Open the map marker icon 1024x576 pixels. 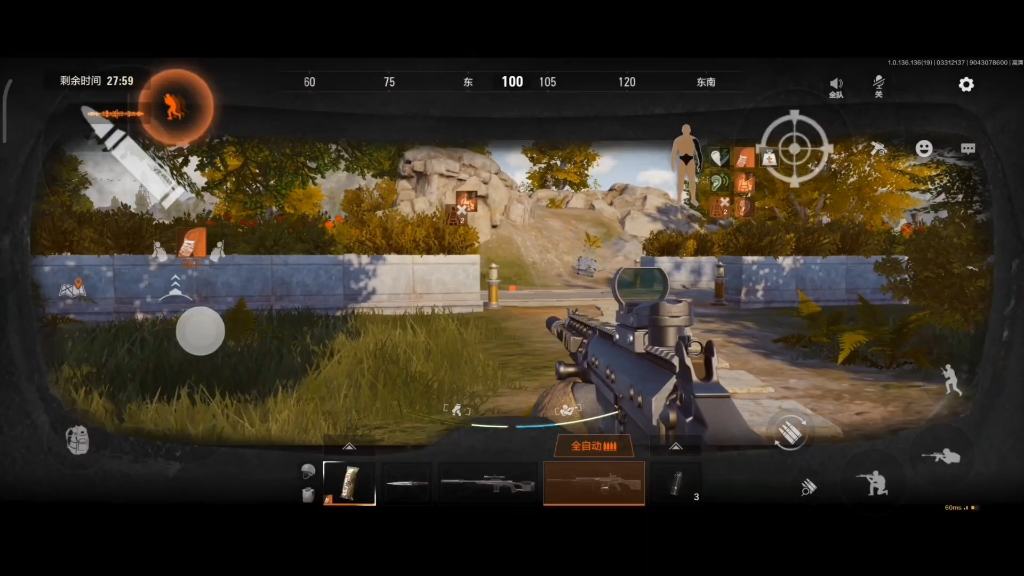[72, 291]
